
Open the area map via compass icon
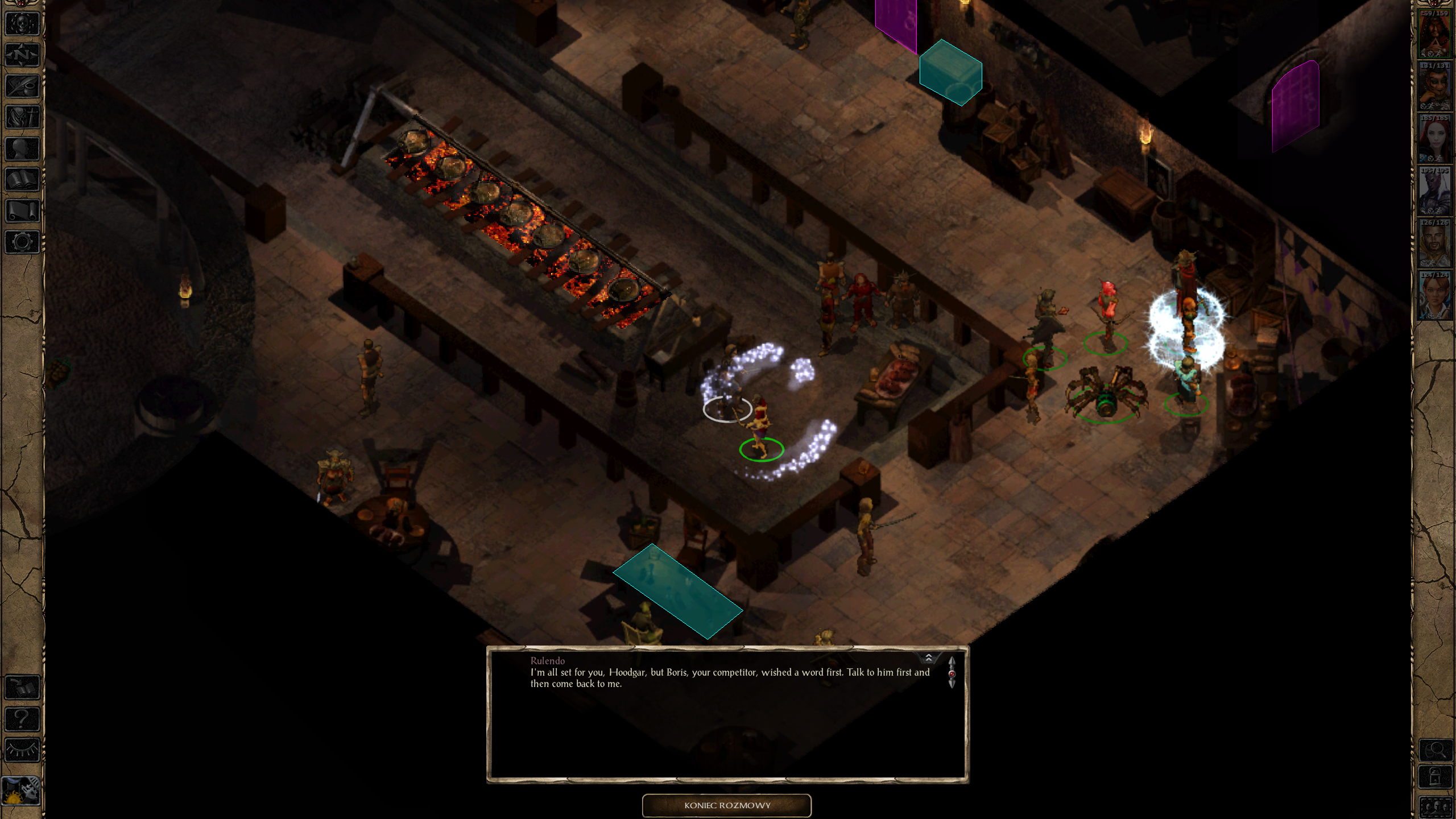tap(22, 55)
